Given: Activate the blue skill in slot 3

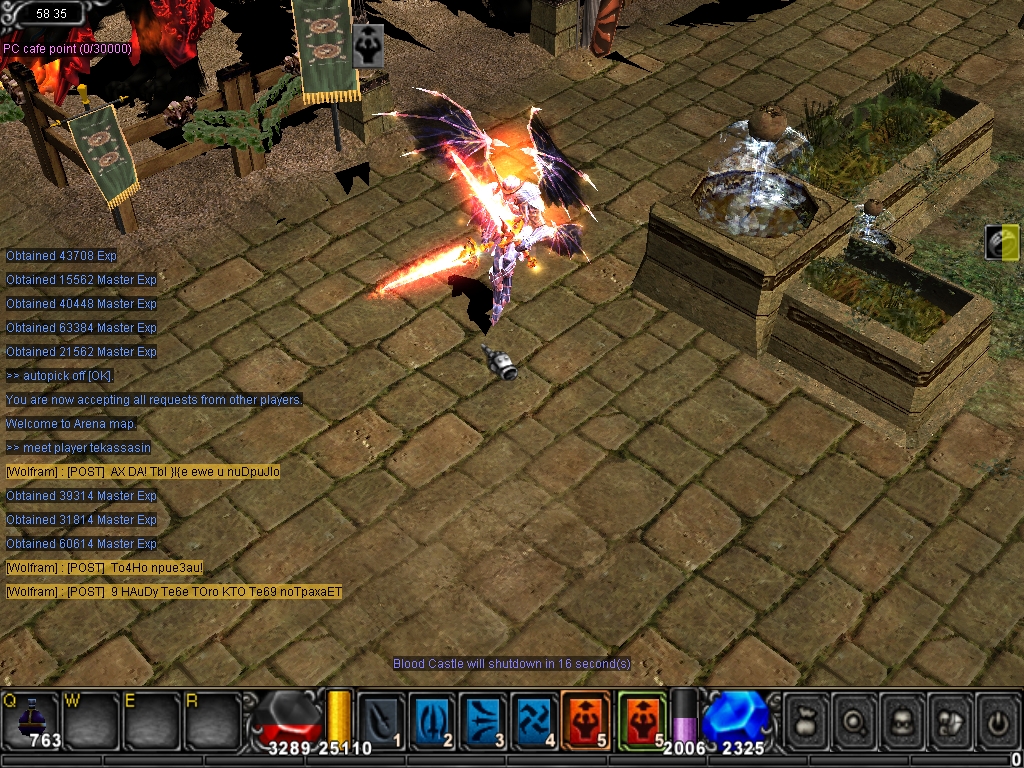Looking at the screenshot, I should click(x=484, y=719).
